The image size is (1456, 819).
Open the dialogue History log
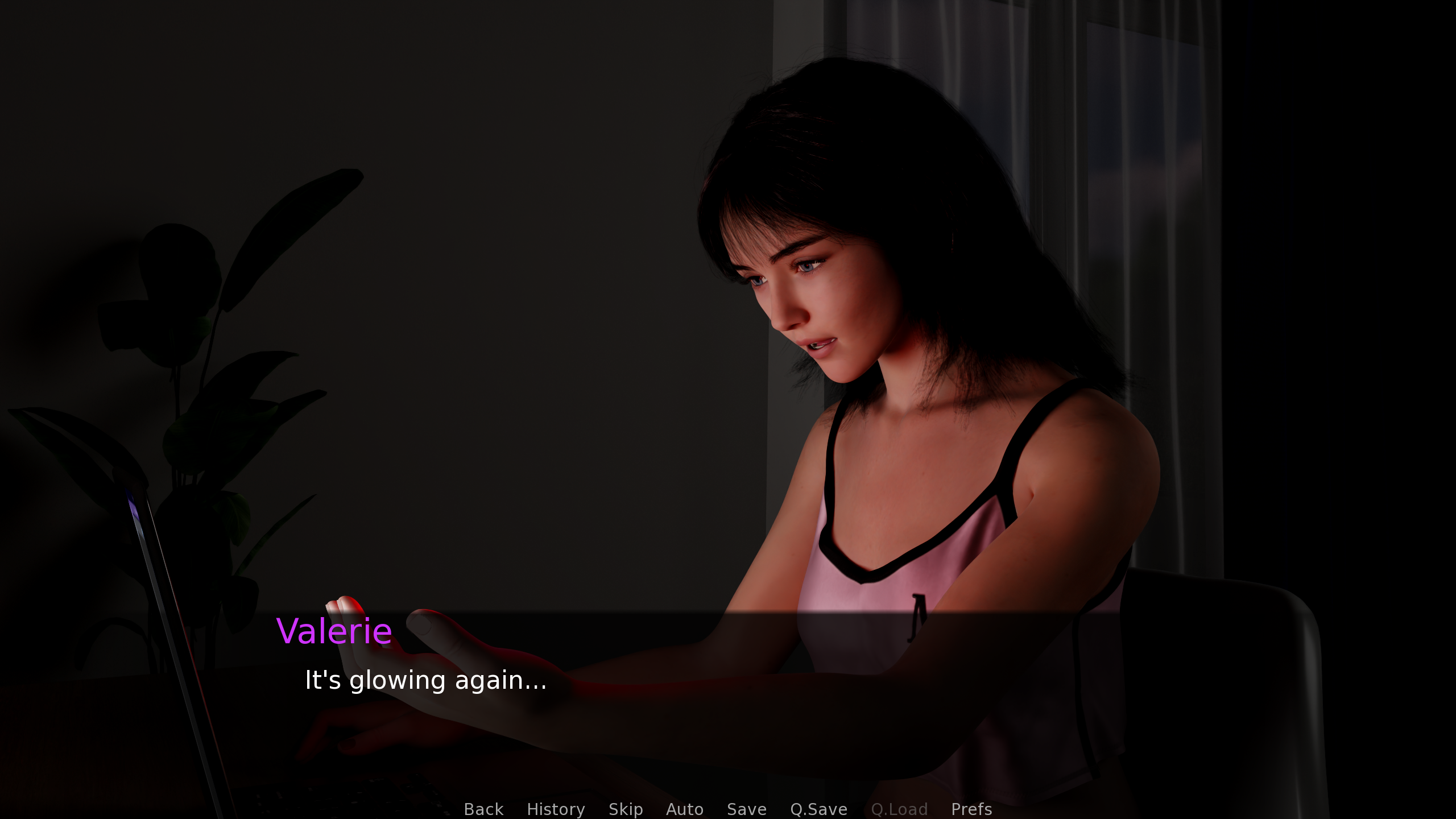[x=556, y=809]
